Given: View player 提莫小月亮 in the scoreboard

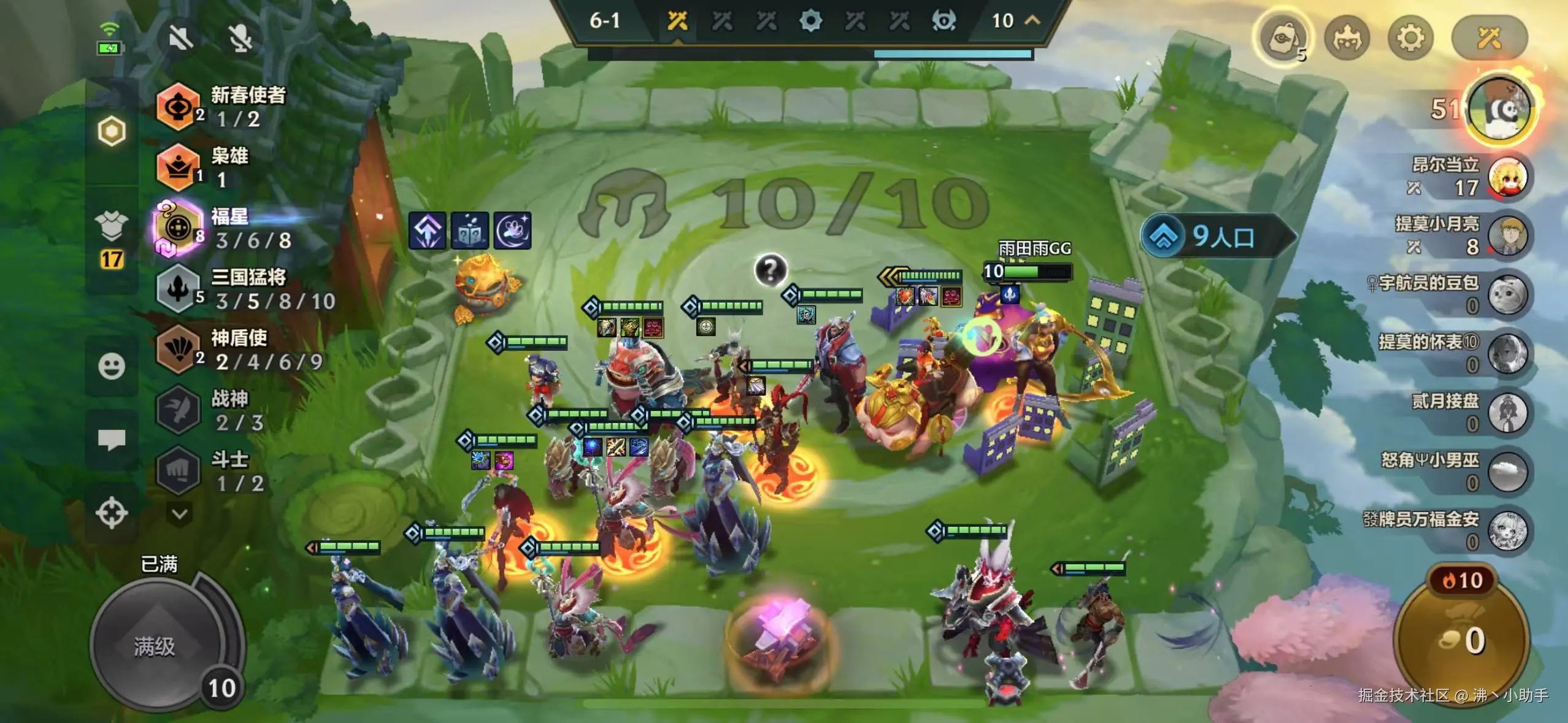Looking at the screenshot, I should 1472,235.
